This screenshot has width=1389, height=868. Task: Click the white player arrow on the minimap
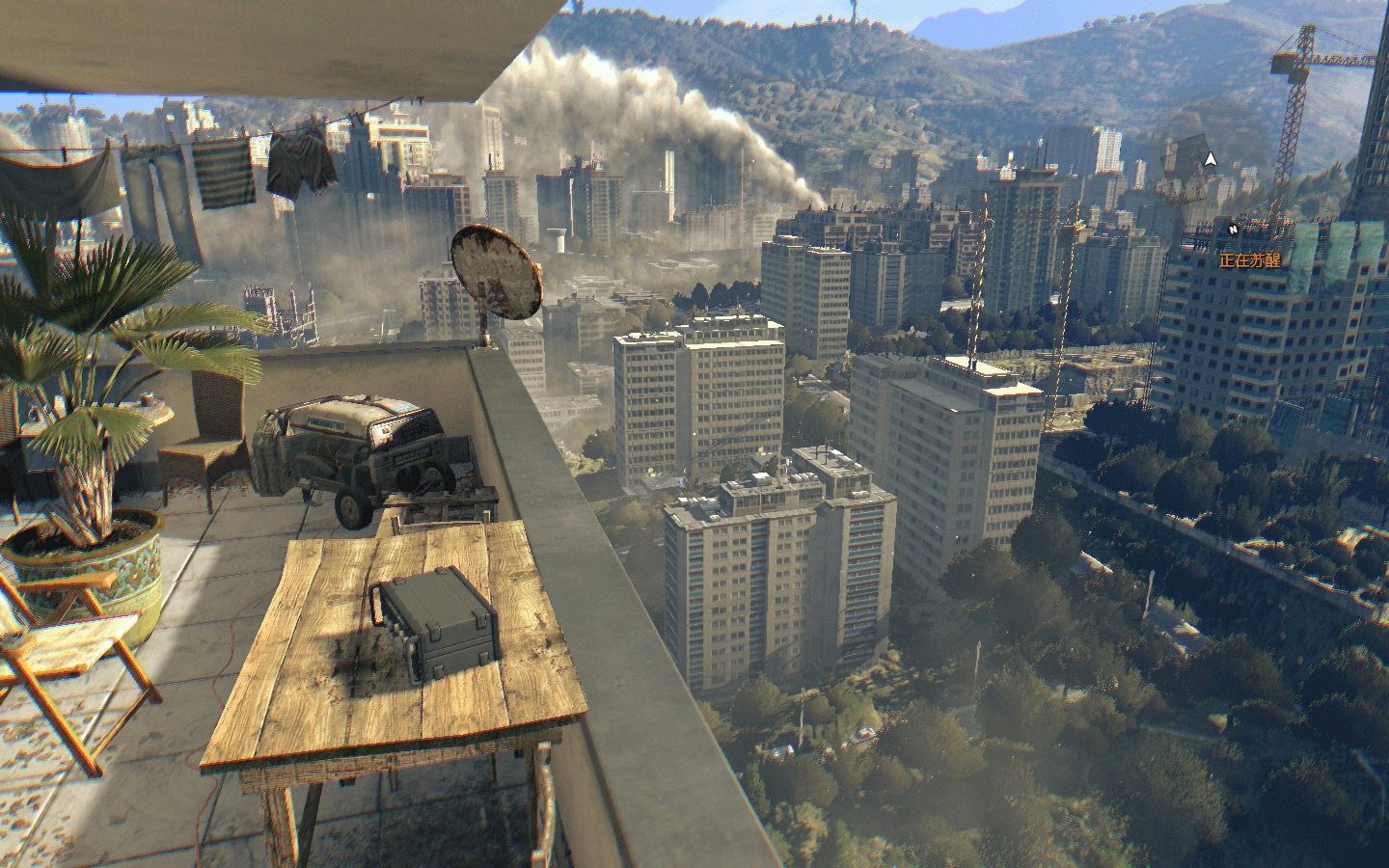pos(1211,159)
